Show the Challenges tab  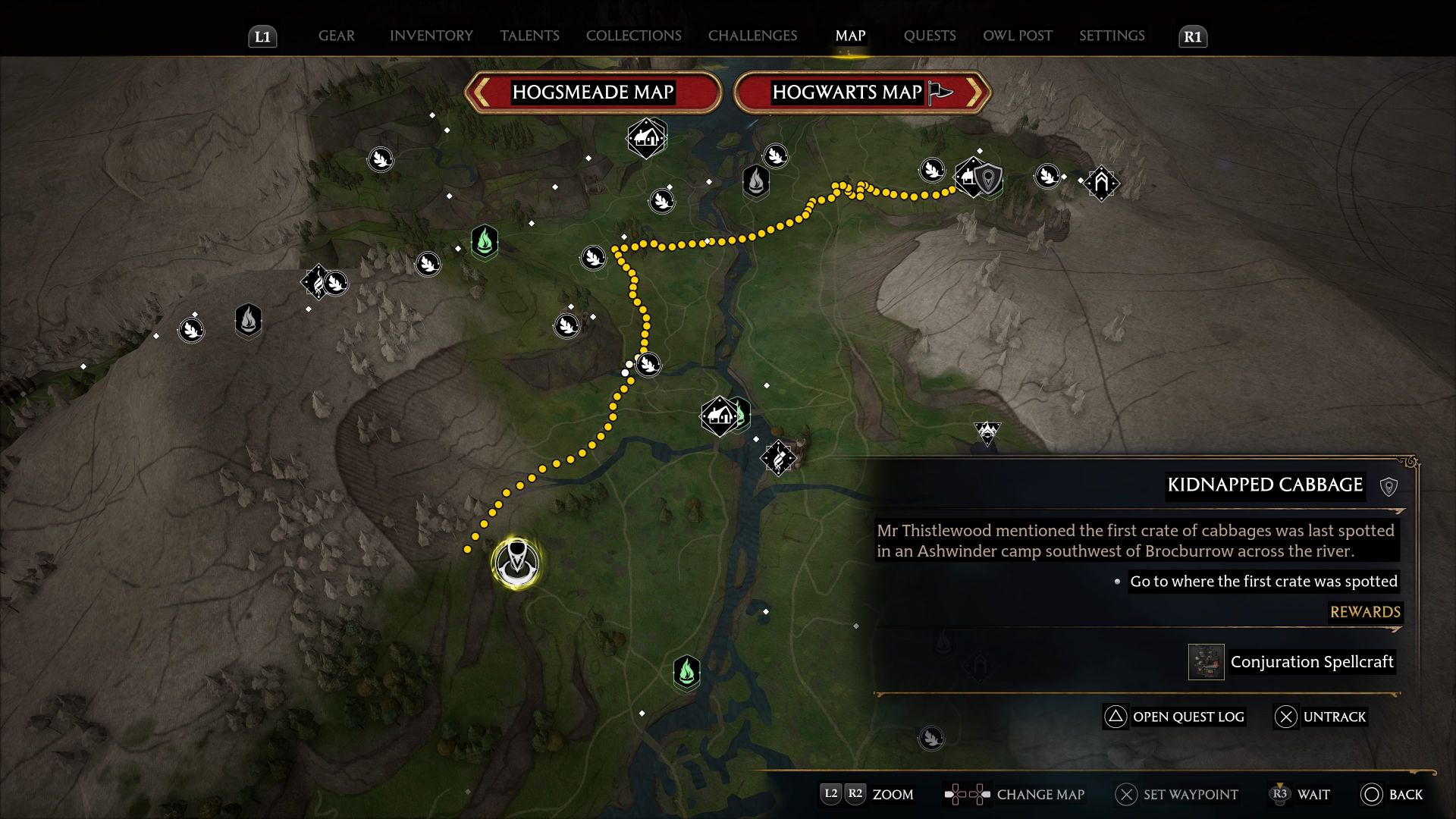point(752,36)
